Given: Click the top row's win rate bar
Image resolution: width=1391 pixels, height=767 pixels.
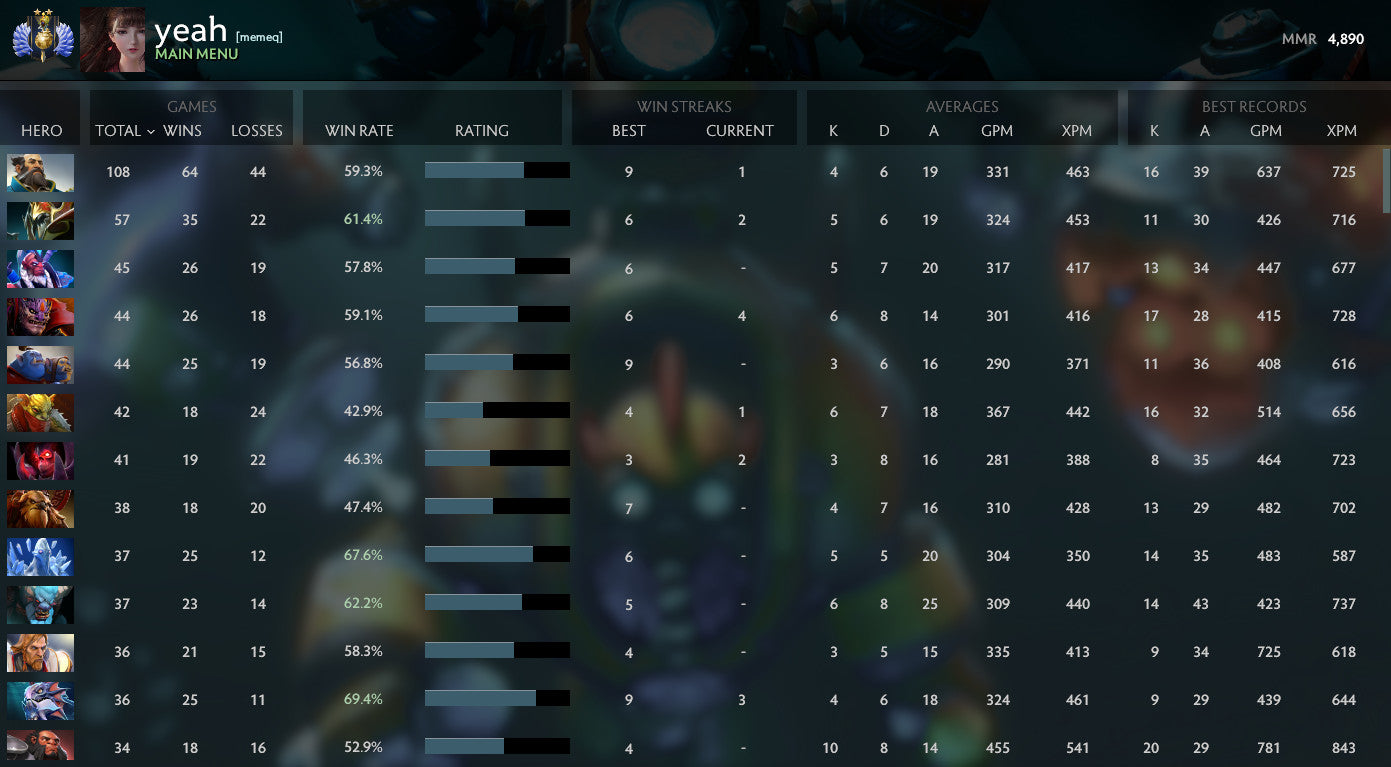Looking at the screenshot, I should 497,170.
